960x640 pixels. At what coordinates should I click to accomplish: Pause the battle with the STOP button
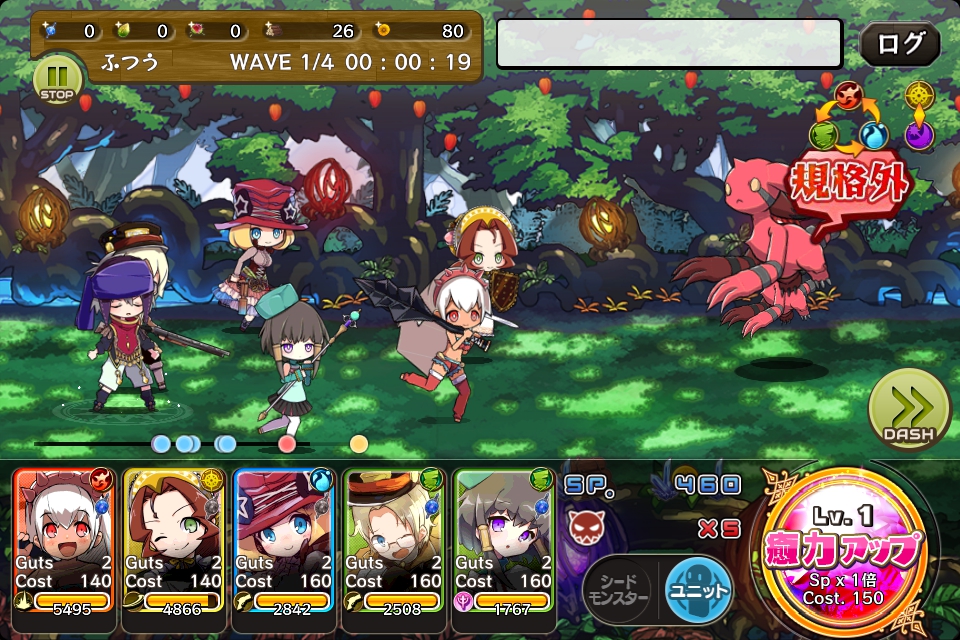pyautogui.click(x=55, y=79)
